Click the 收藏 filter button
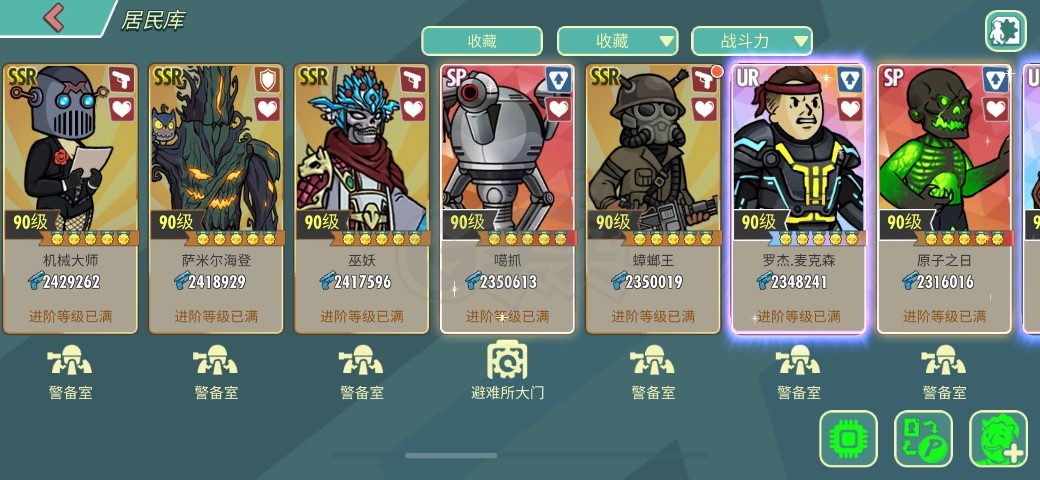1040x480 pixels. (482, 41)
